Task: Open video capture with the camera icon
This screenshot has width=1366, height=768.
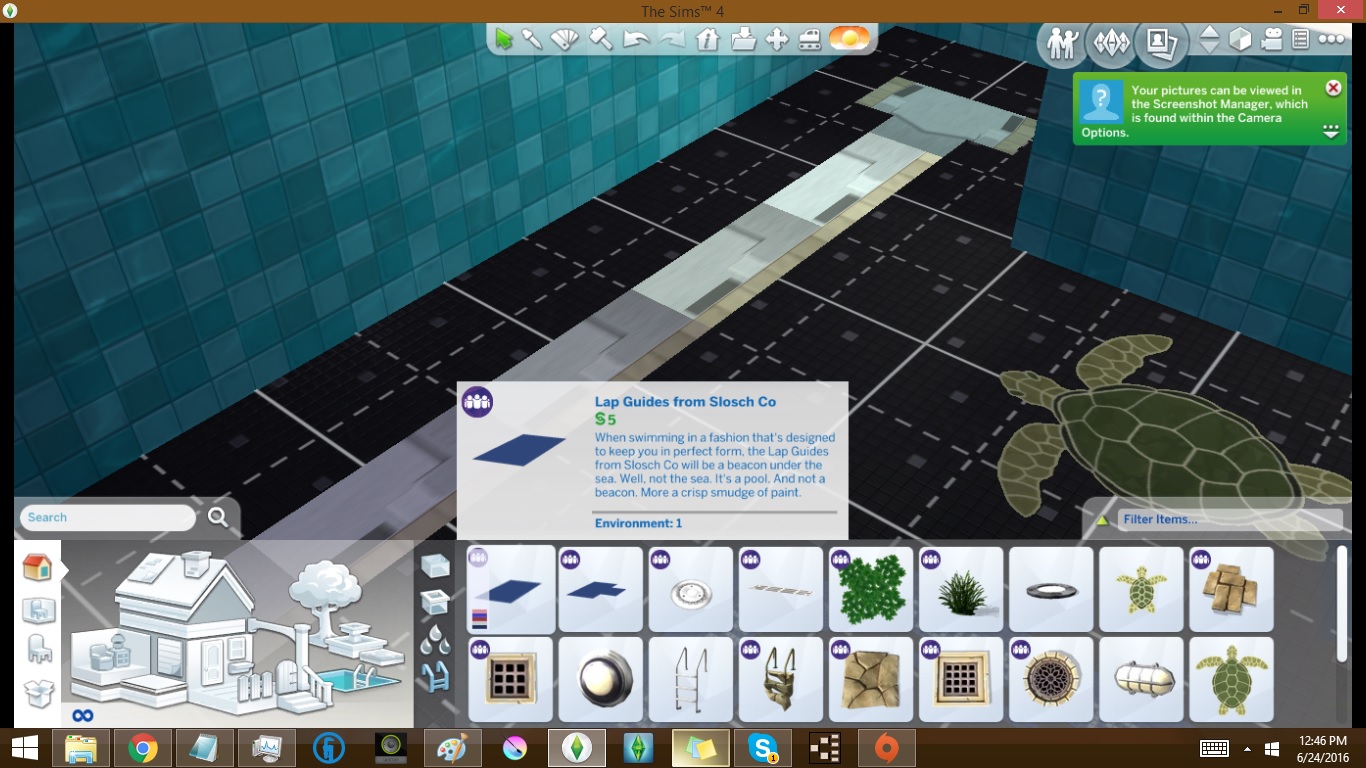Action: point(1273,41)
